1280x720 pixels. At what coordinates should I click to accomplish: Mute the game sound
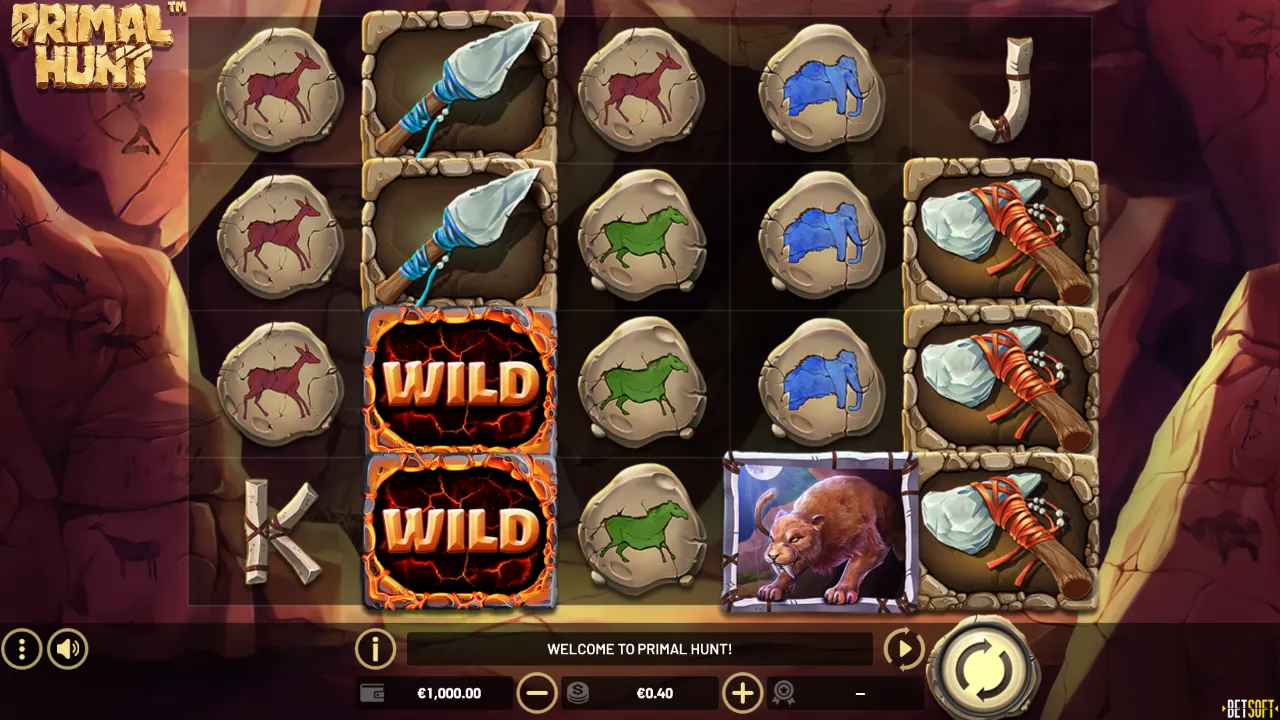pyautogui.click(x=65, y=649)
